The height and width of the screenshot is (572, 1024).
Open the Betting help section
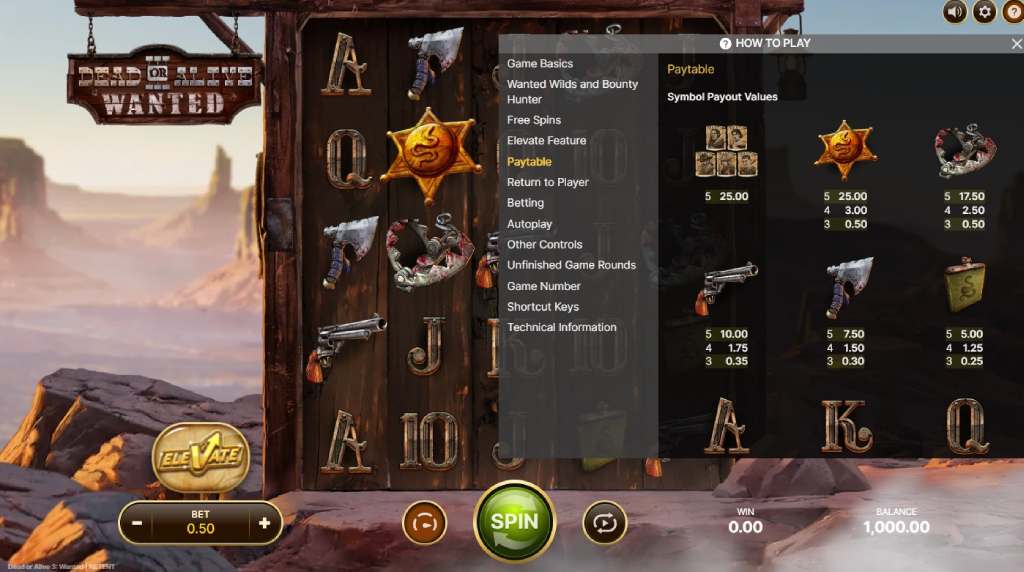(525, 203)
